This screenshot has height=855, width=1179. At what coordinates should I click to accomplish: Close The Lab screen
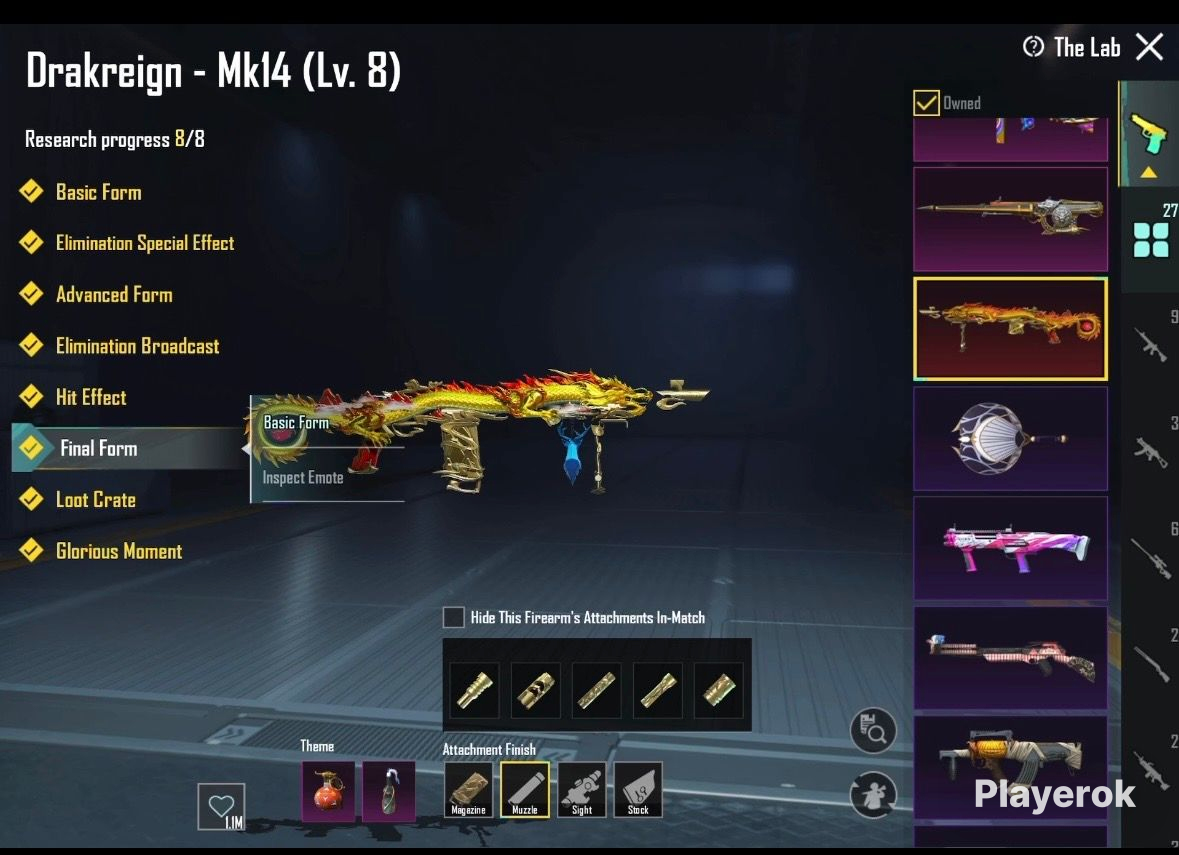pyautogui.click(x=1150, y=47)
